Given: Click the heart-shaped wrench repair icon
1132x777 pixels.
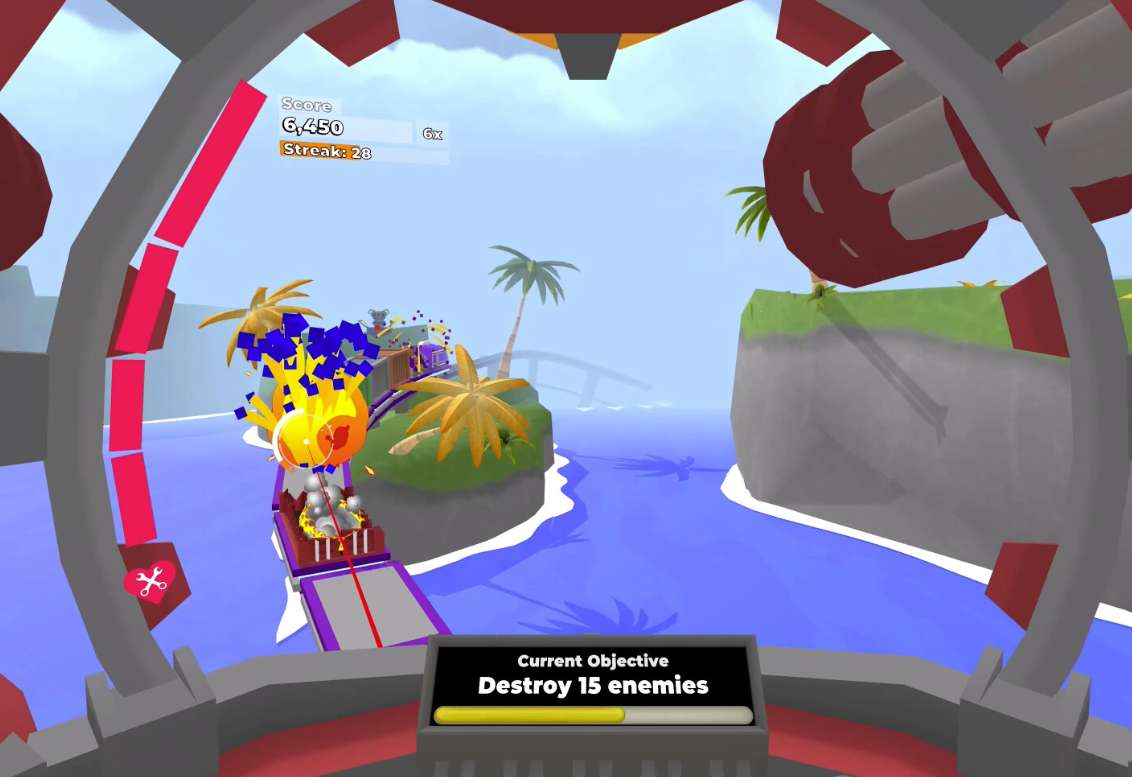Looking at the screenshot, I should pos(150,580).
